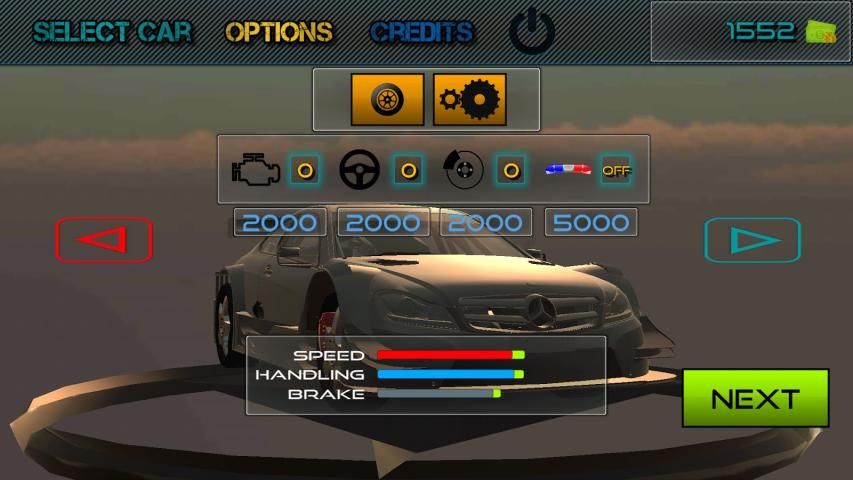Choose the next car with blue arrow

pos(752,240)
